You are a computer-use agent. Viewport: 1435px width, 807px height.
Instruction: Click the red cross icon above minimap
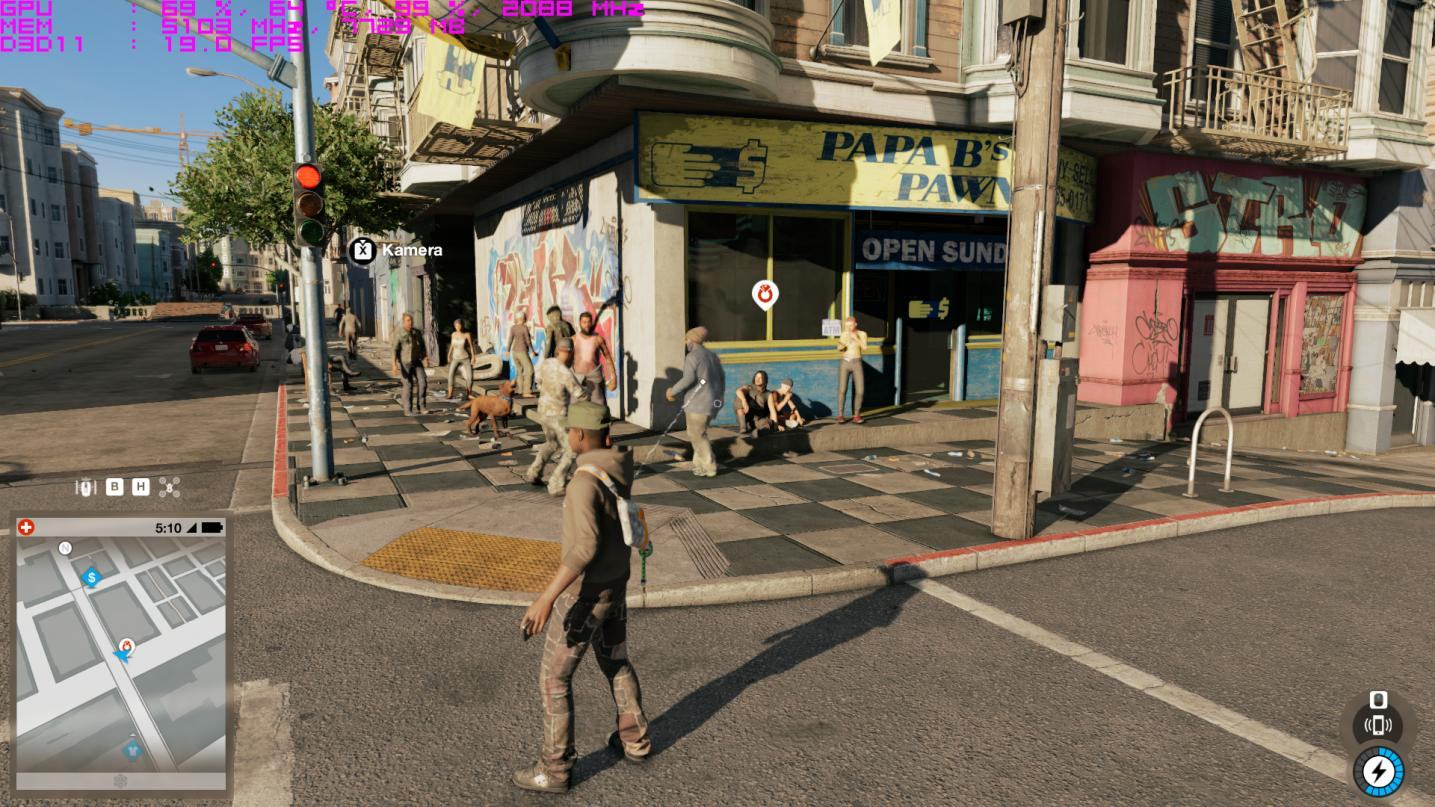pyautogui.click(x=26, y=527)
